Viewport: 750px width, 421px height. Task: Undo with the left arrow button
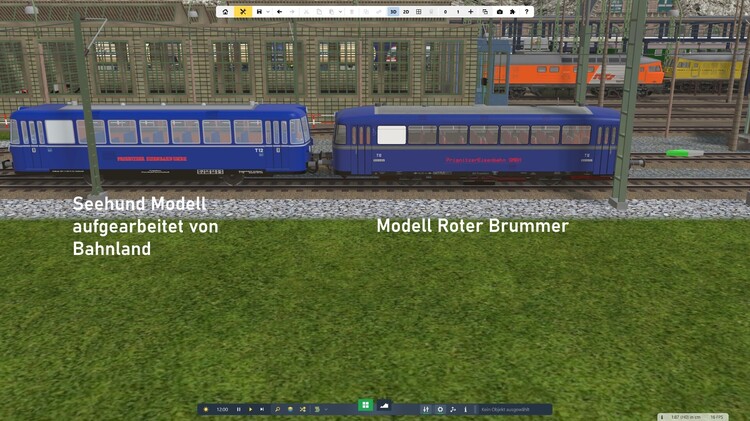click(x=279, y=12)
